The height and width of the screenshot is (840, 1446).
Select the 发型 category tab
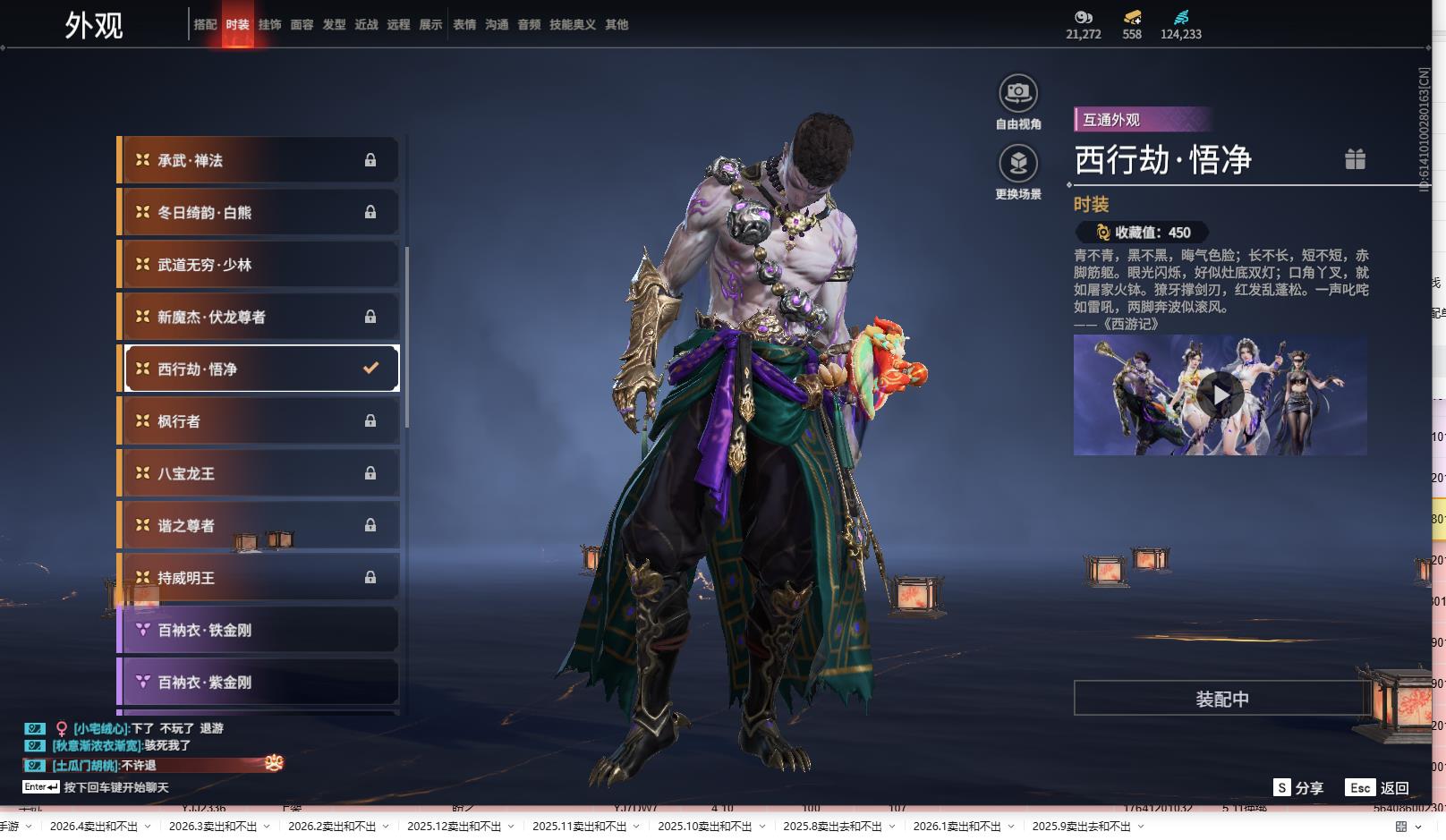[334, 25]
